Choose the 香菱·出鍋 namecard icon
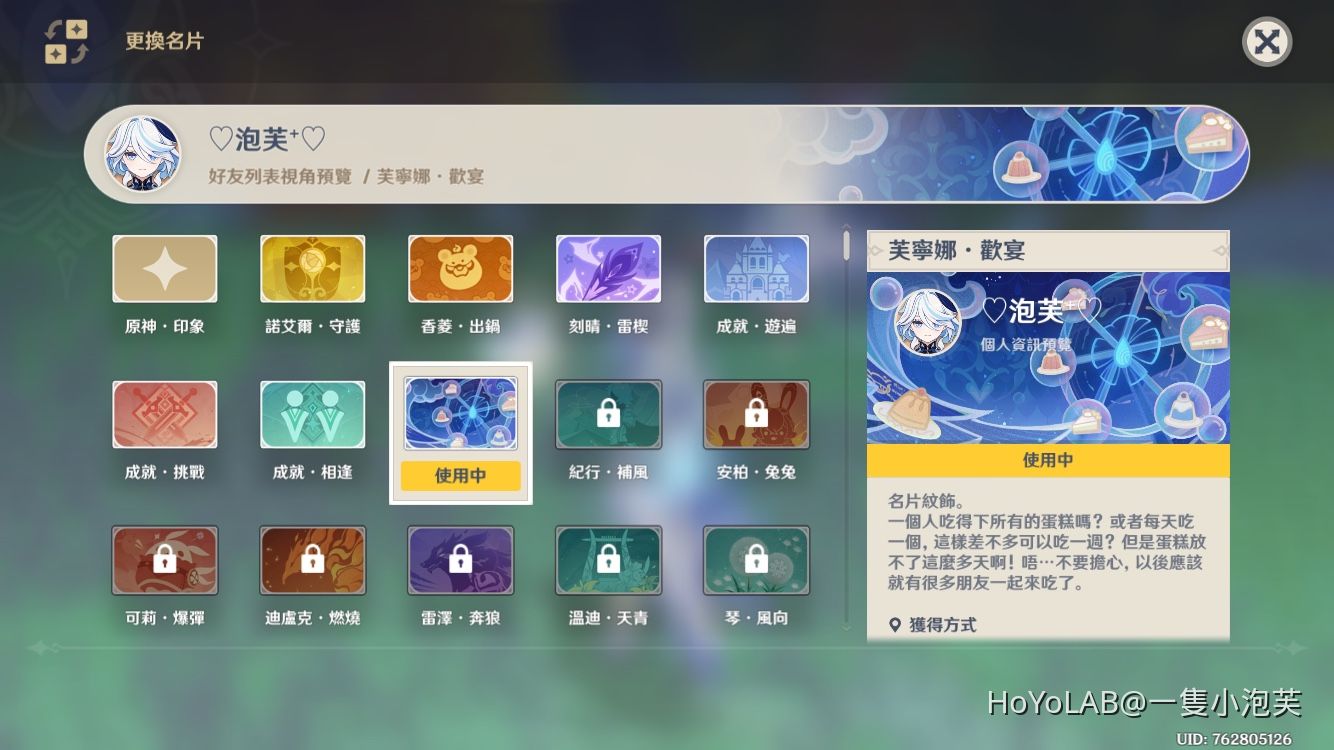The height and width of the screenshot is (750, 1334). tap(460, 268)
